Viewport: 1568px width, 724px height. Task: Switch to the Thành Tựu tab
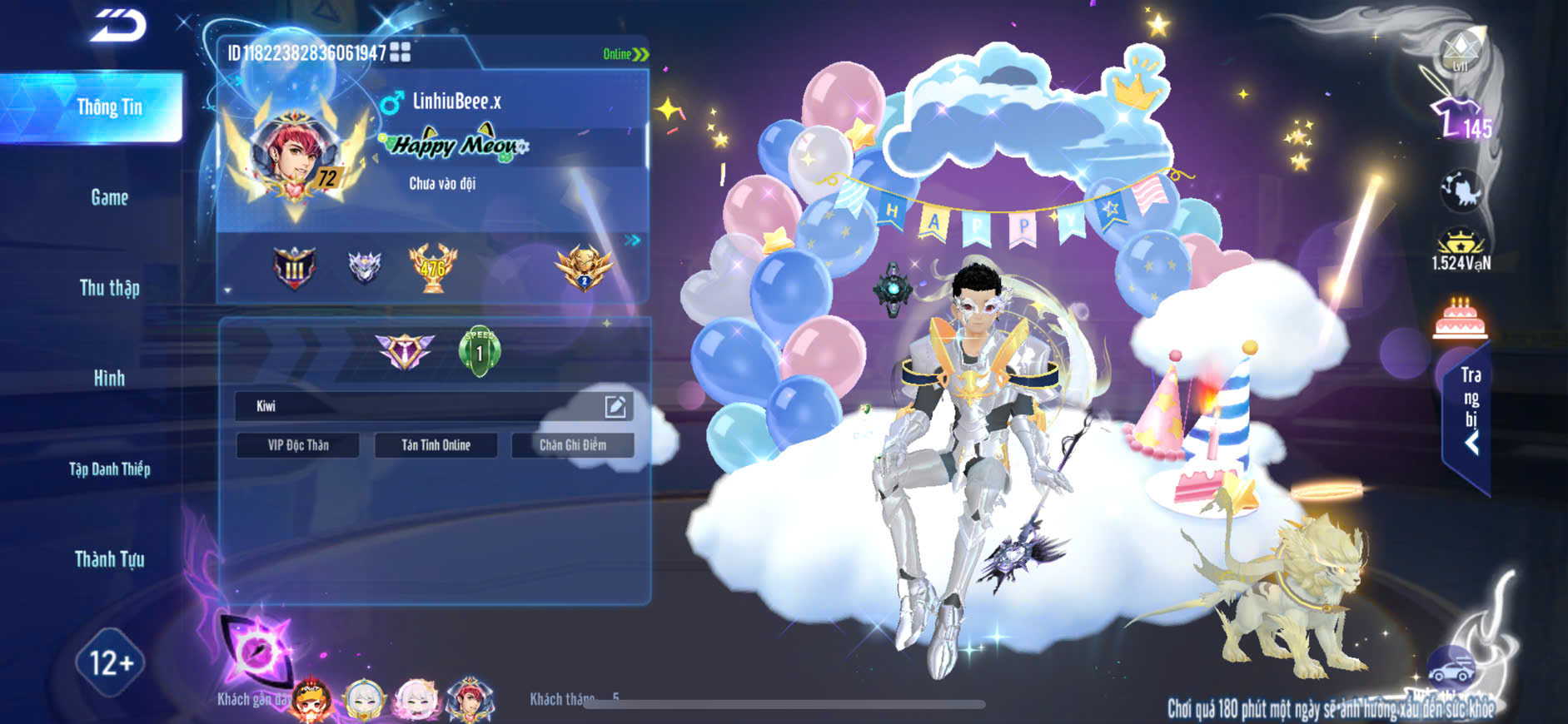(109, 559)
